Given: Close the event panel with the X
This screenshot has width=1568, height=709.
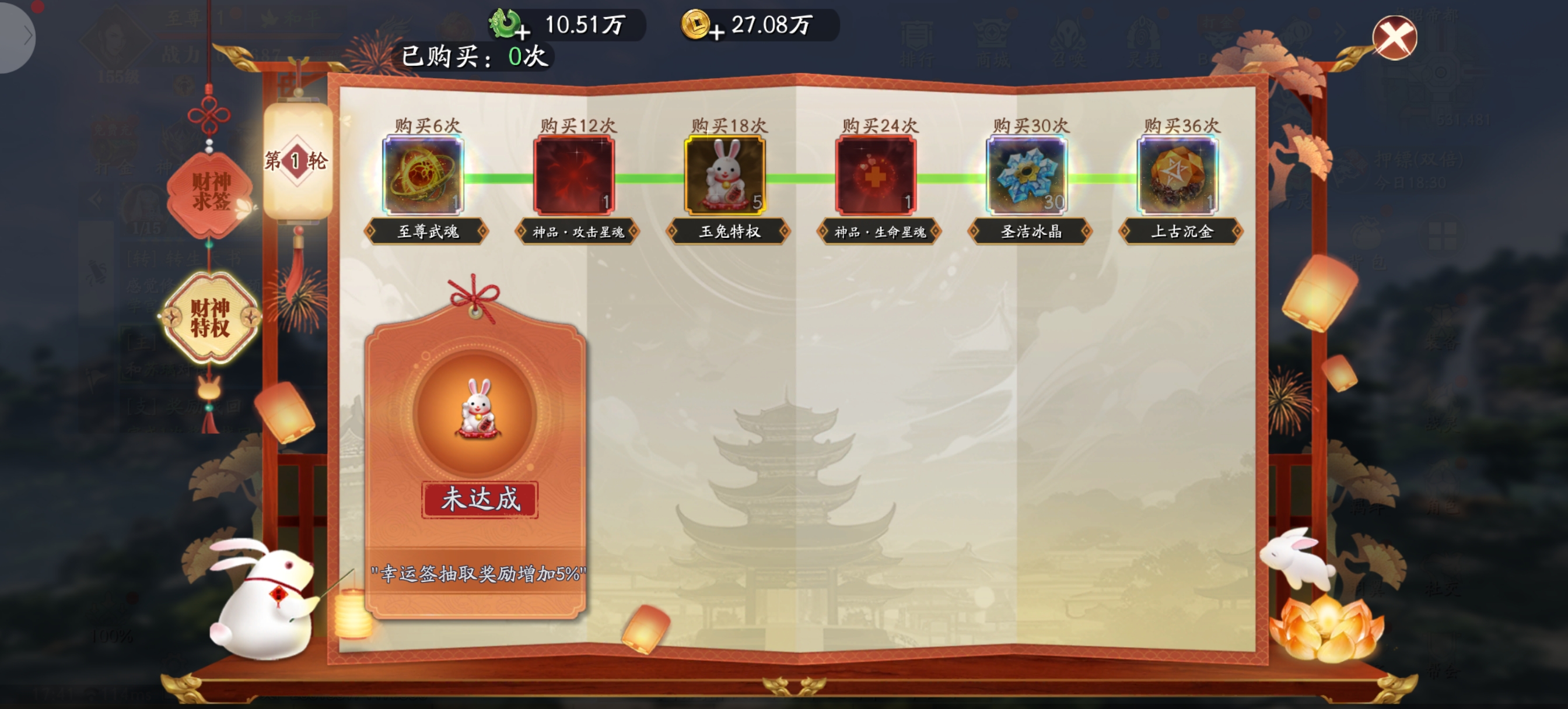Looking at the screenshot, I should [1394, 38].
